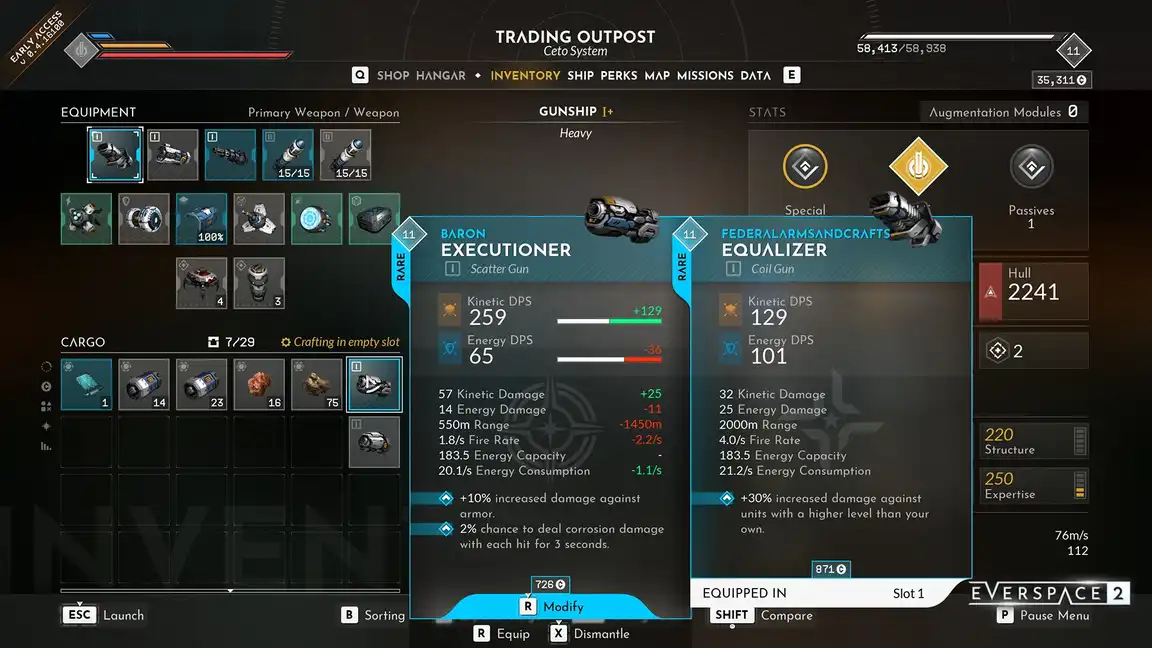Image resolution: width=1152 pixels, height=648 pixels.
Task: Select the black cargo container equipment slot
Action: [x=374, y=219]
